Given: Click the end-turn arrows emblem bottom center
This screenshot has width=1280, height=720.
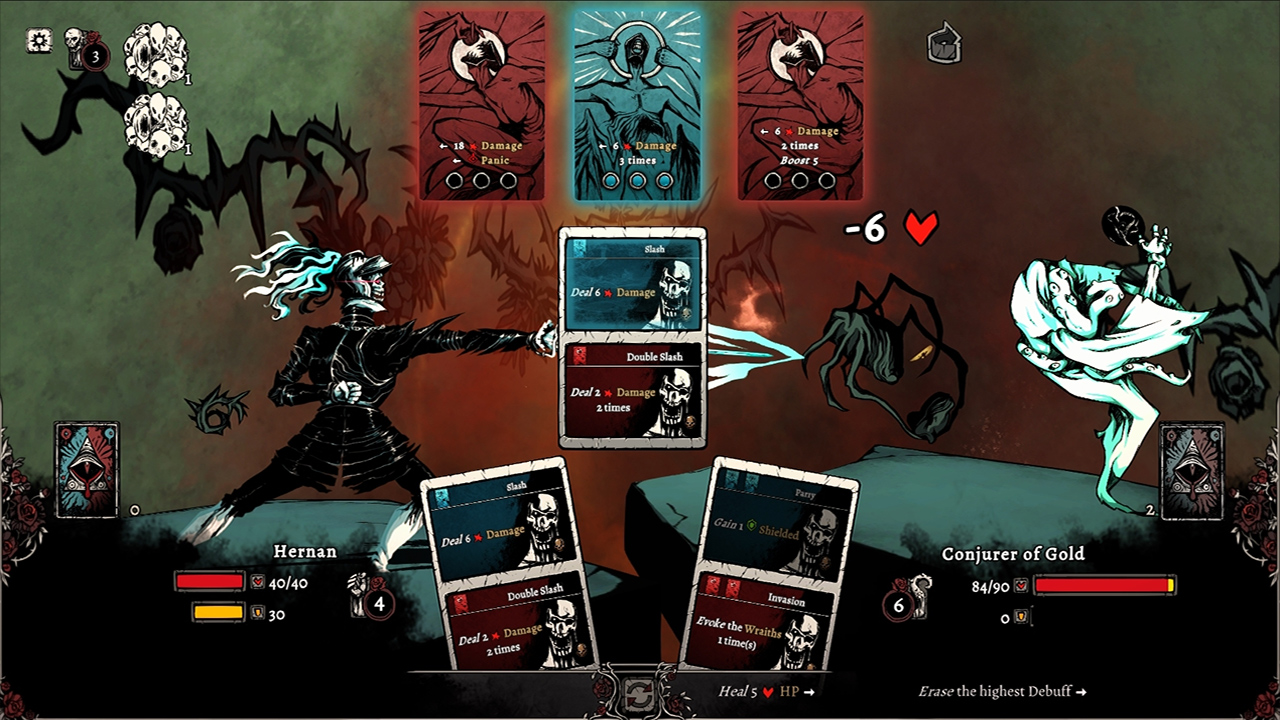Looking at the screenshot, I should tap(640, 693).
